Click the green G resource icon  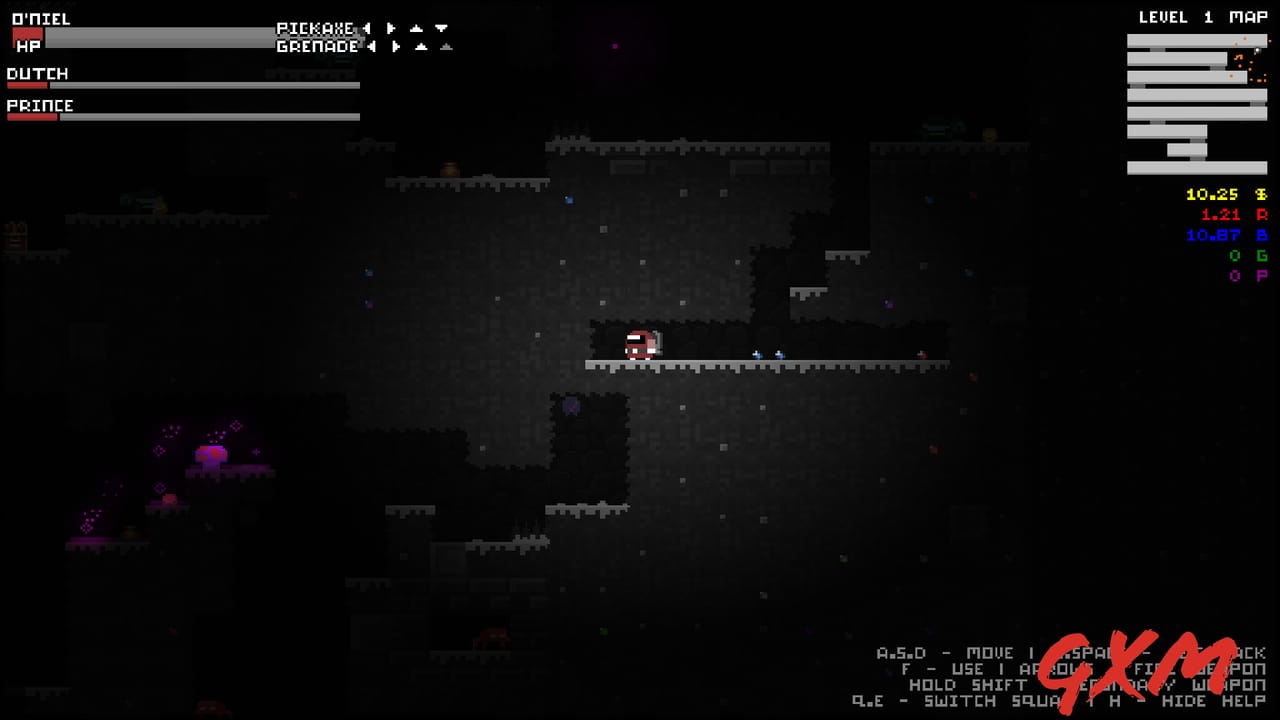[1260, 256]
